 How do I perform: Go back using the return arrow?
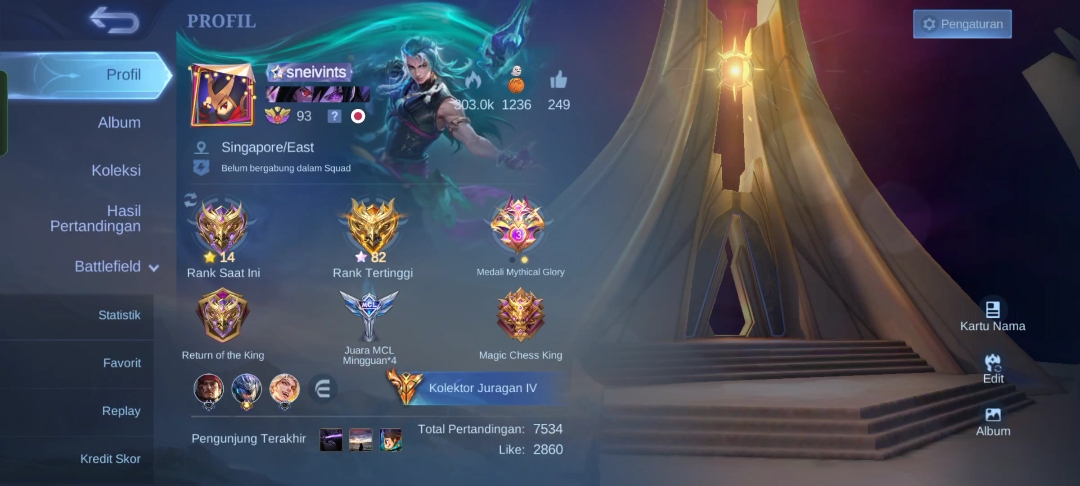[113, 19]
